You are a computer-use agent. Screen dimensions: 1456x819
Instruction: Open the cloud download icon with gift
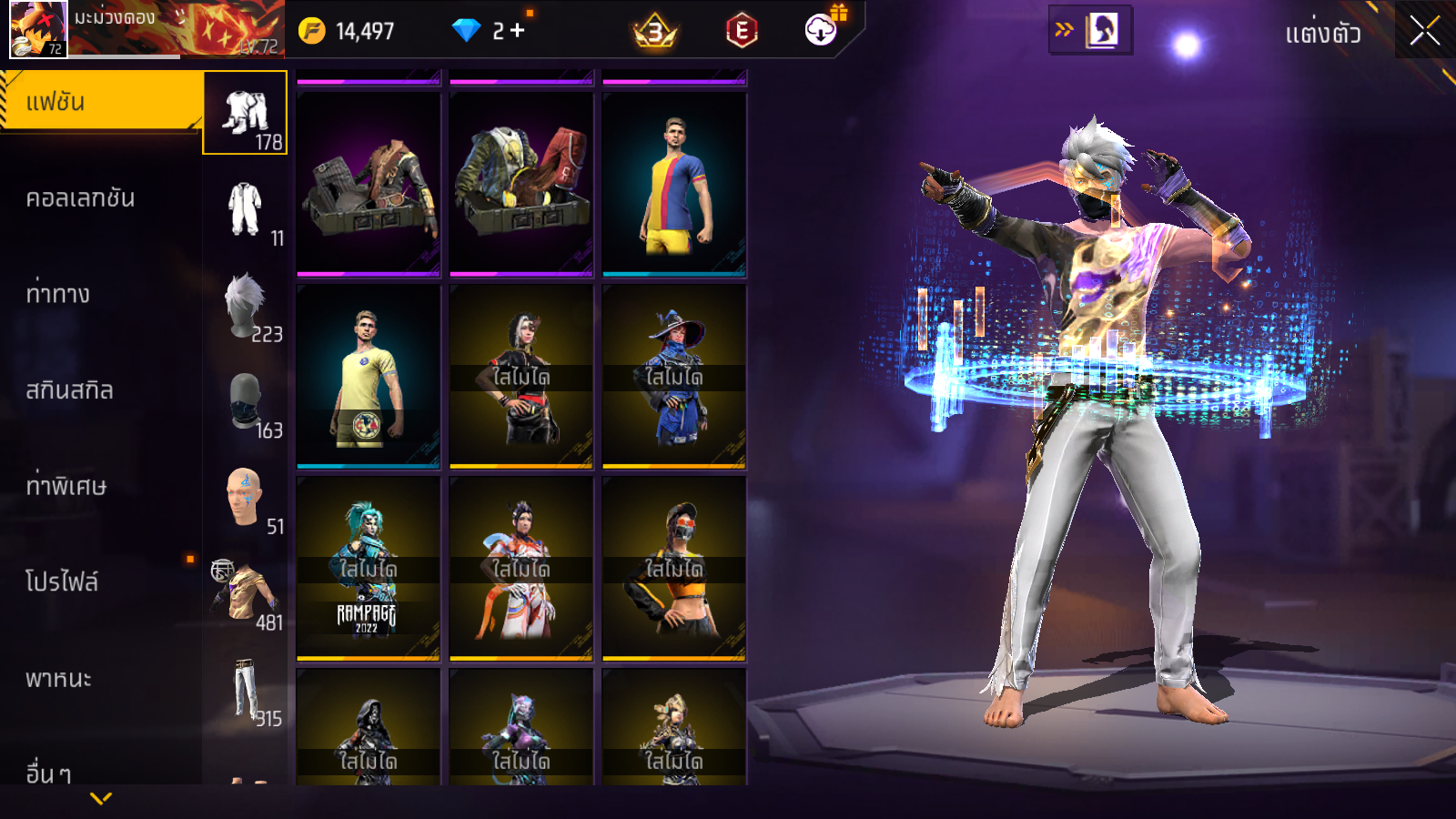pos(822,30)
